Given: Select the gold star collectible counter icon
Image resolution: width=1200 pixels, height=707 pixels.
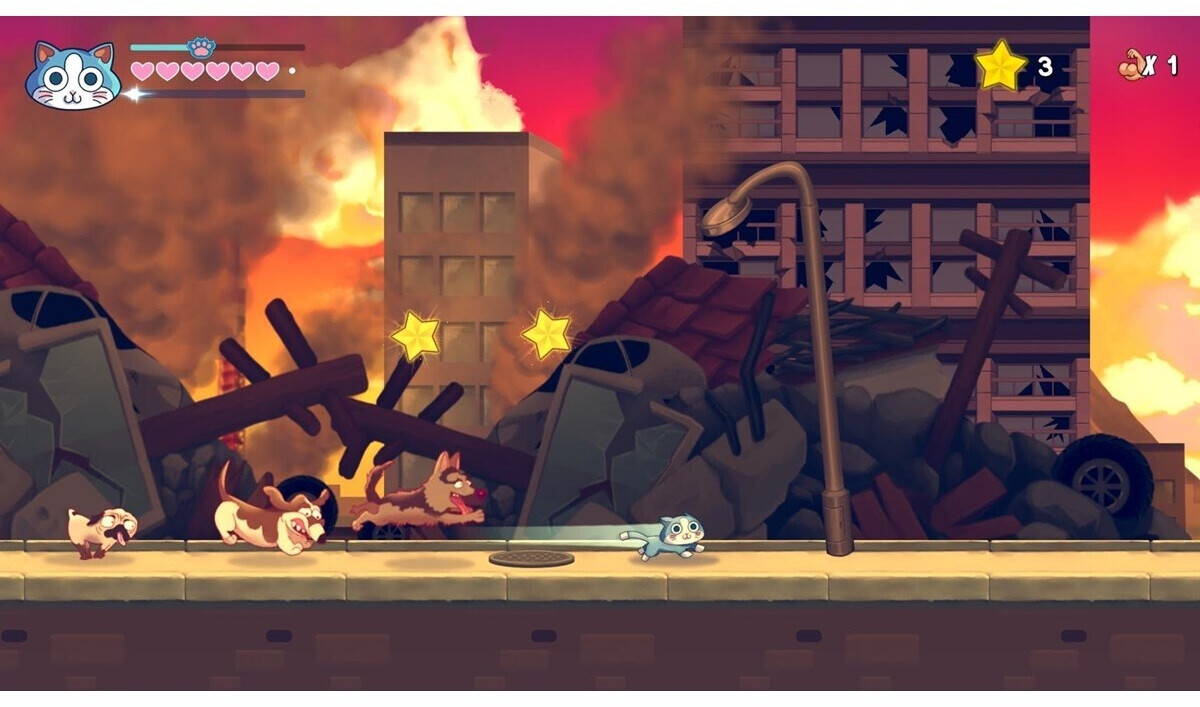Looking at the screenshot, I should coord(1001,66).
